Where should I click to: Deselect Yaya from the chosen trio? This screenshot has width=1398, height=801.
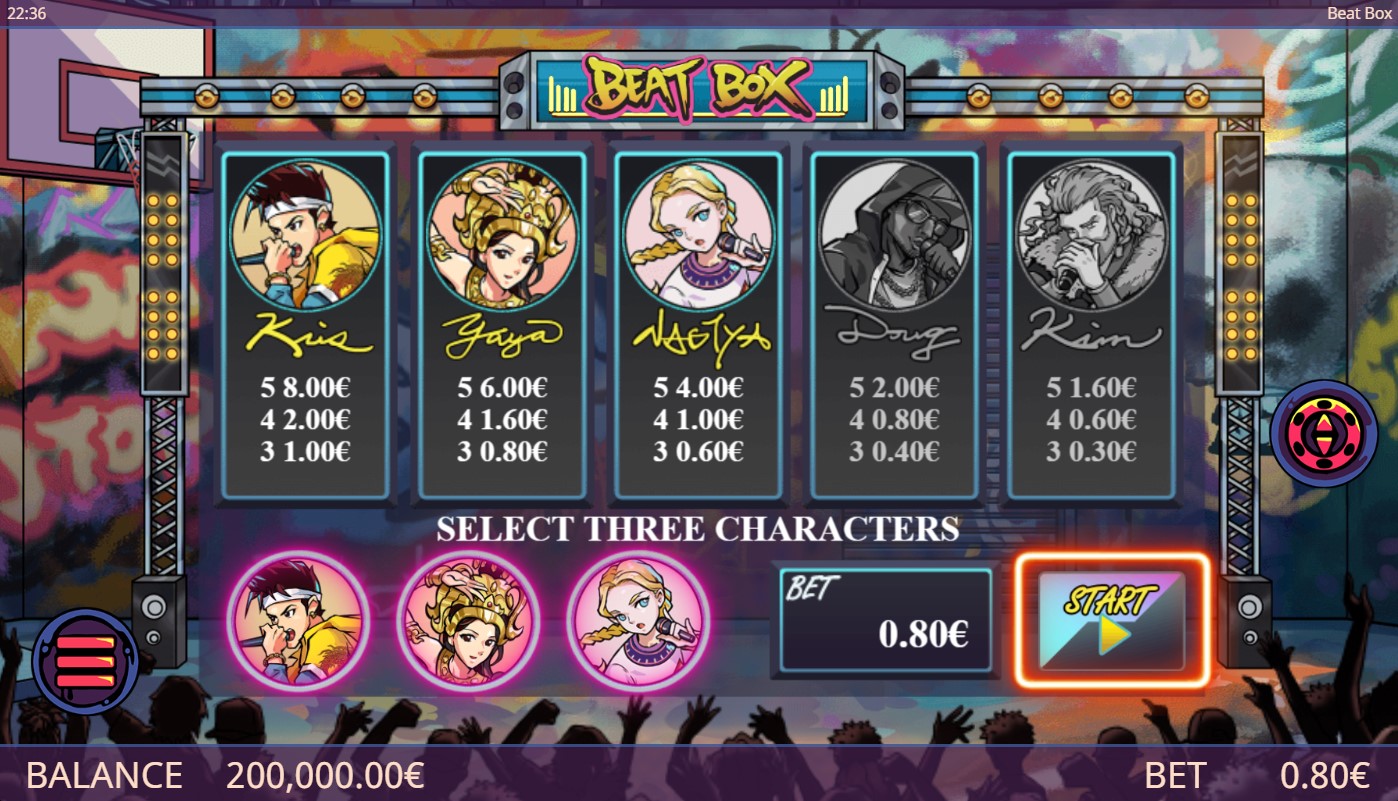click(468, 620)
